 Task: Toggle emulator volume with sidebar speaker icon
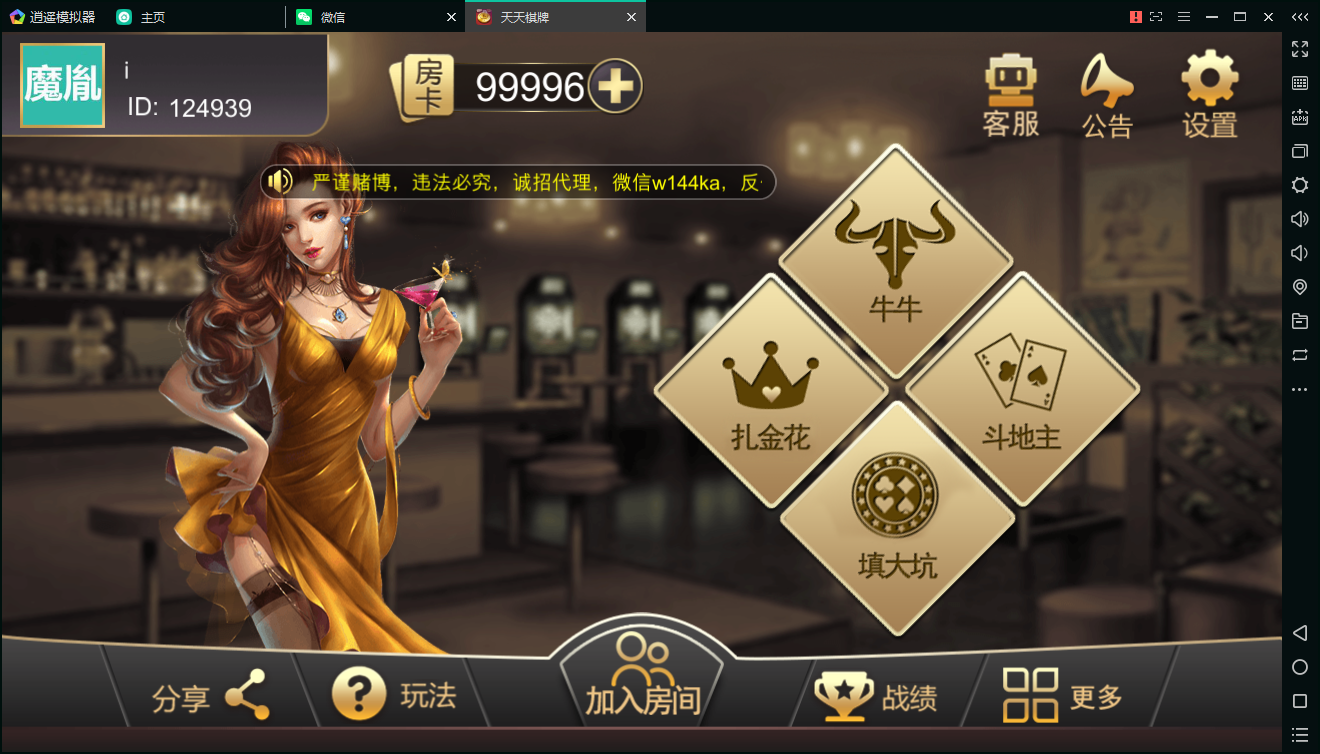click(1299, 218)
